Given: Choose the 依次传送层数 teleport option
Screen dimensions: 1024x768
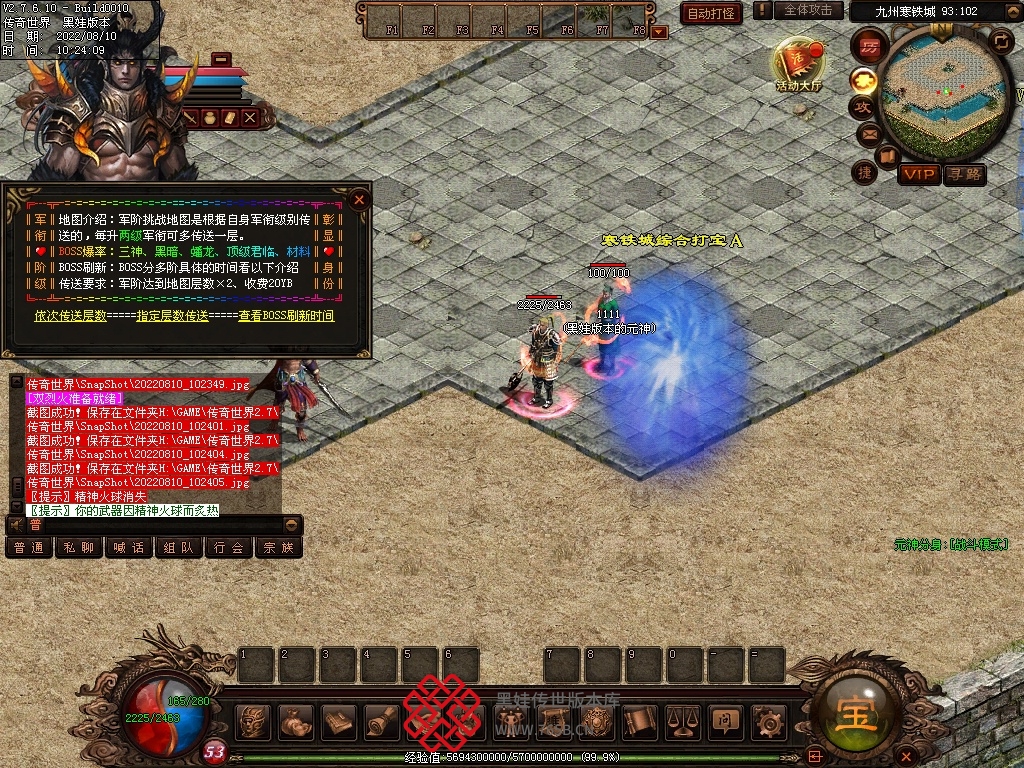Looking at the screenshot, I should pyautogui.click(x=70, y=316).
